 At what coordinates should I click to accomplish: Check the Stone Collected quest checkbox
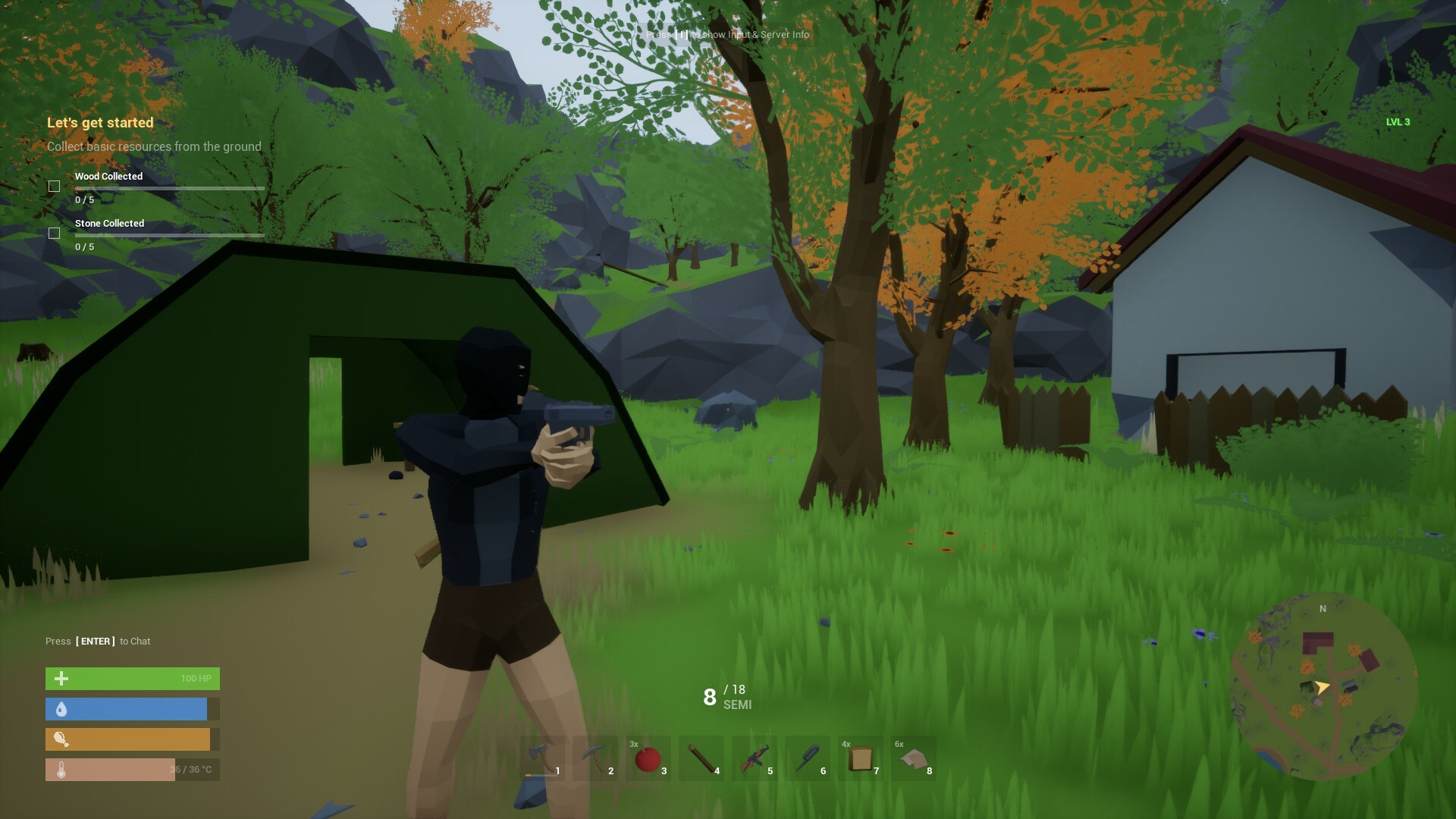[x=55, y=233]
